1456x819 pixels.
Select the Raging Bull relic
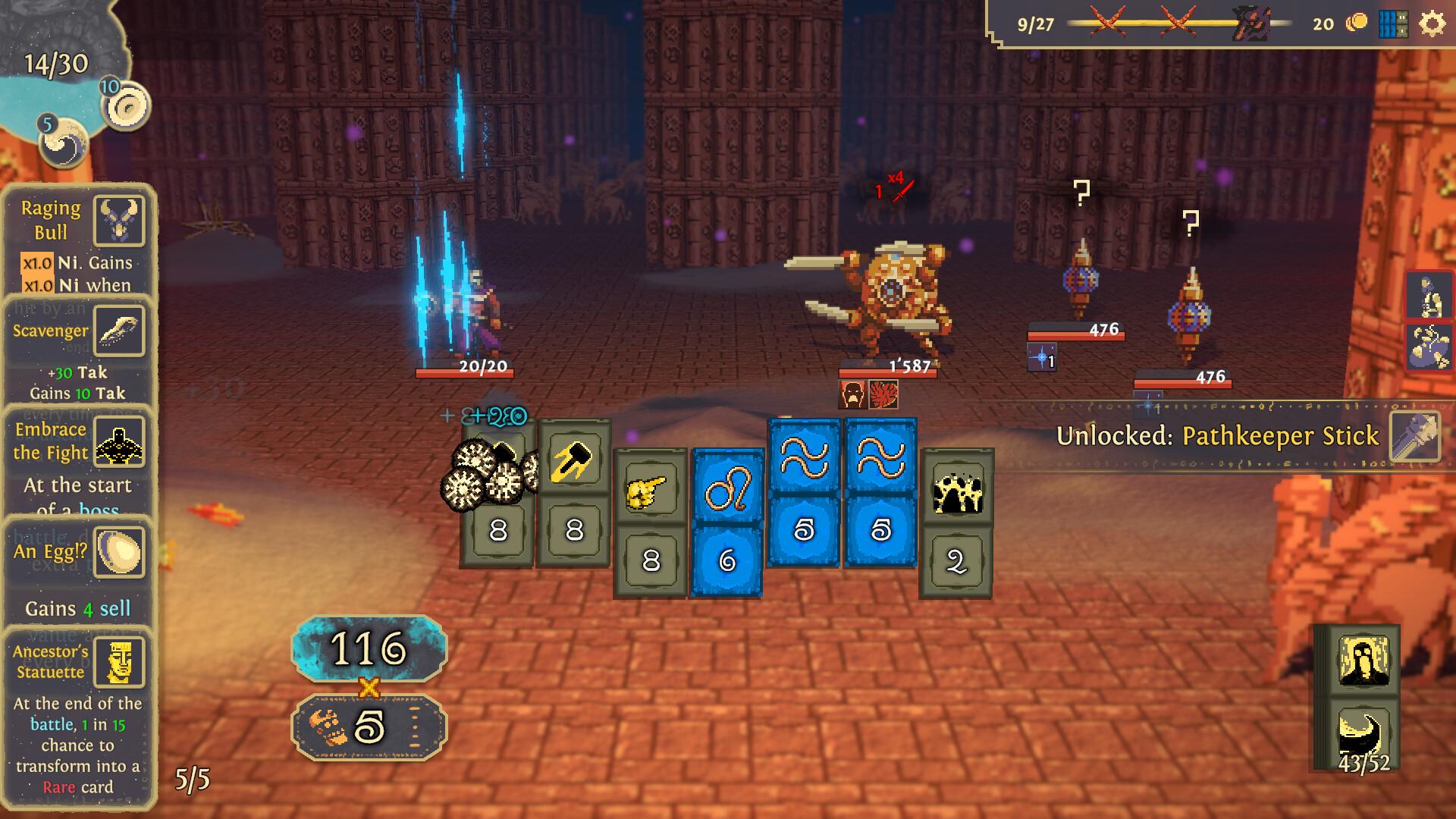point(119,221)
